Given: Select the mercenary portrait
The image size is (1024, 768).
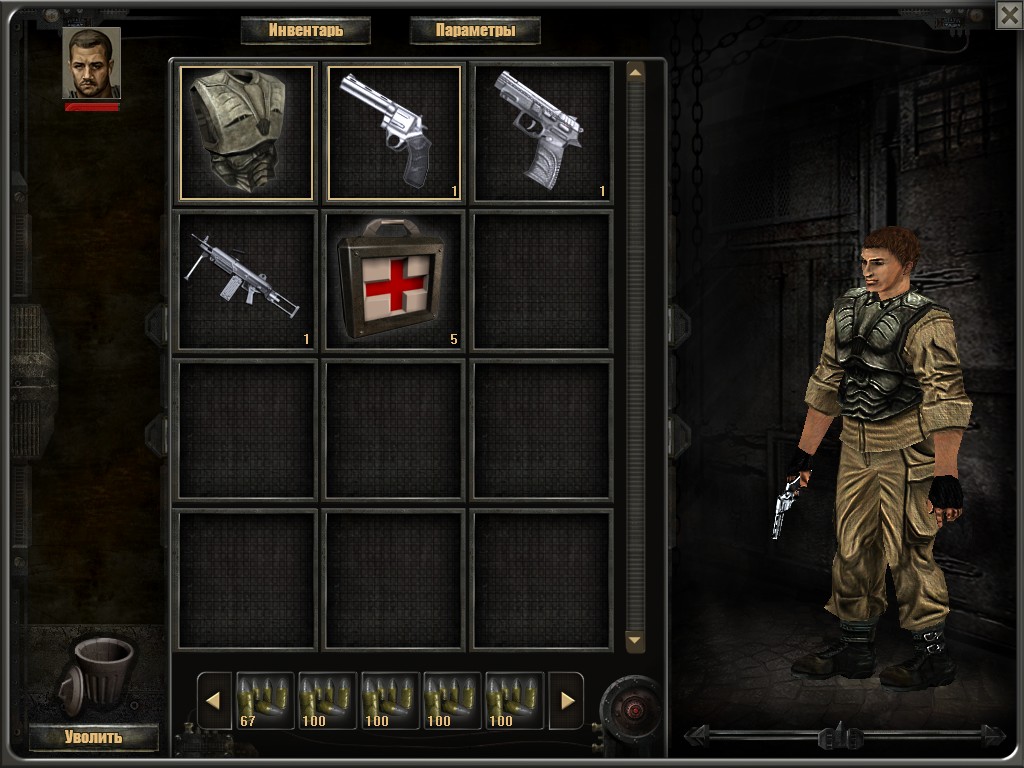Looking at the screenshot, I should tap(91, 63).
